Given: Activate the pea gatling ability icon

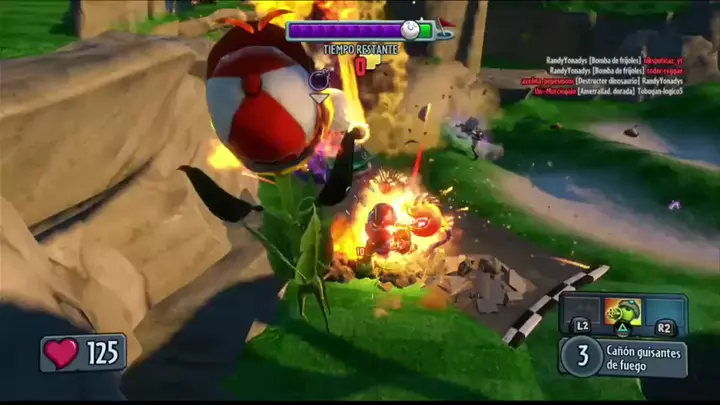Looking at the screenshot, I should tap(624, 313).
